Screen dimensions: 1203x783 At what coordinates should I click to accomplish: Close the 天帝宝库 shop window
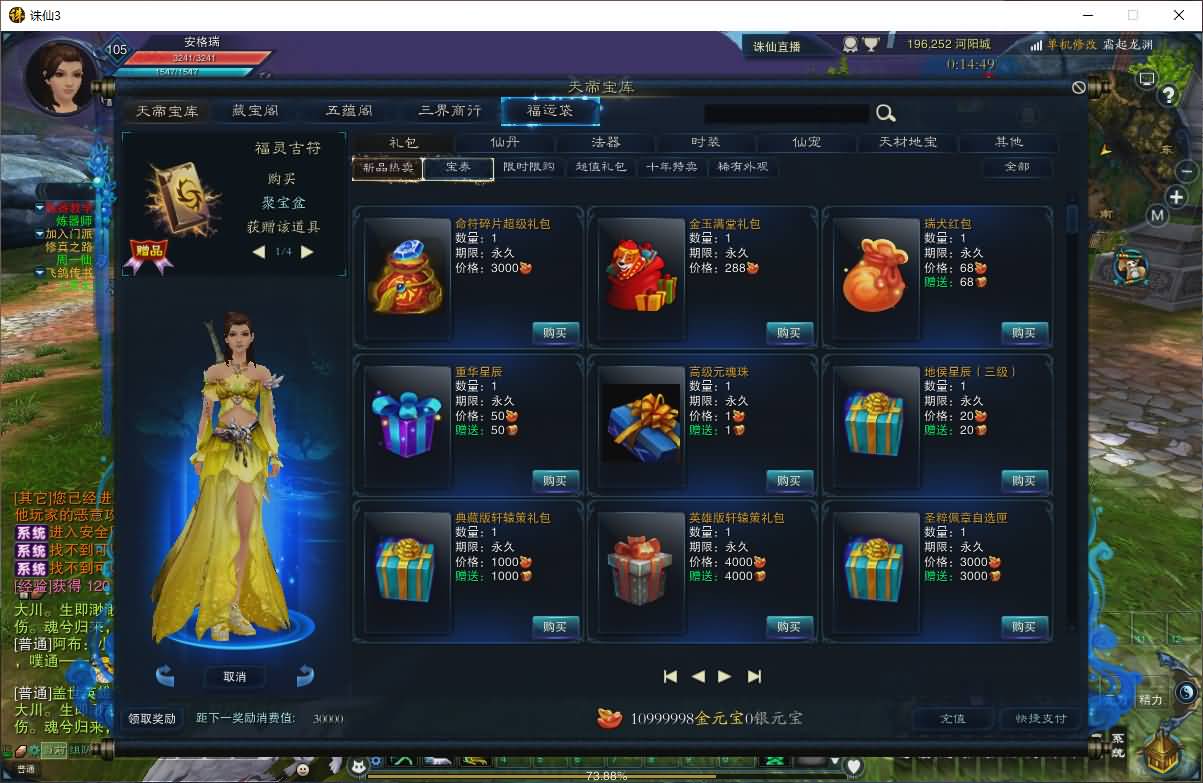1079,87
